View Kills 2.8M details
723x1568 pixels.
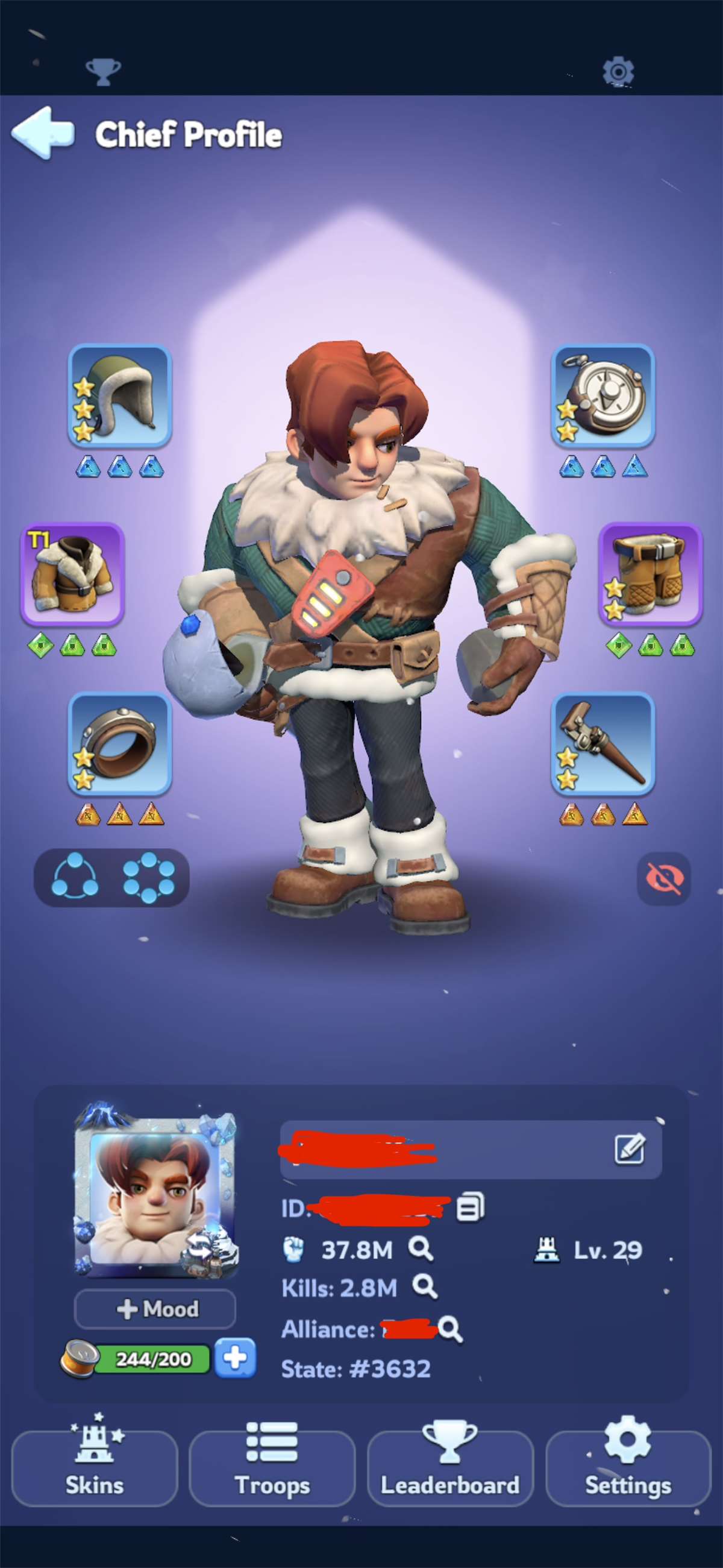424,1287
